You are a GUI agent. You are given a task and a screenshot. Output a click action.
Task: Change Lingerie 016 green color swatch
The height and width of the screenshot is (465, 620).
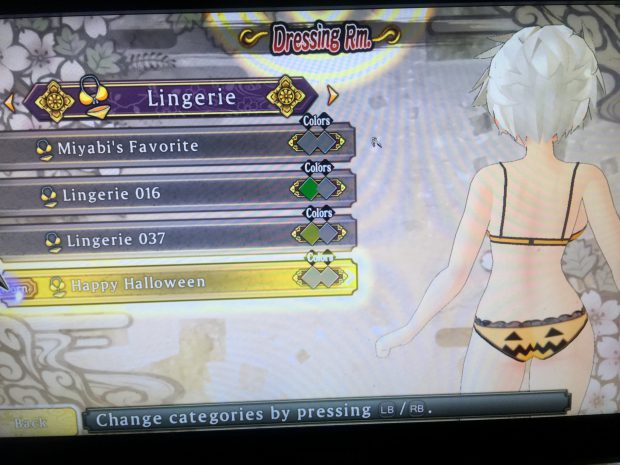(310, 187)
